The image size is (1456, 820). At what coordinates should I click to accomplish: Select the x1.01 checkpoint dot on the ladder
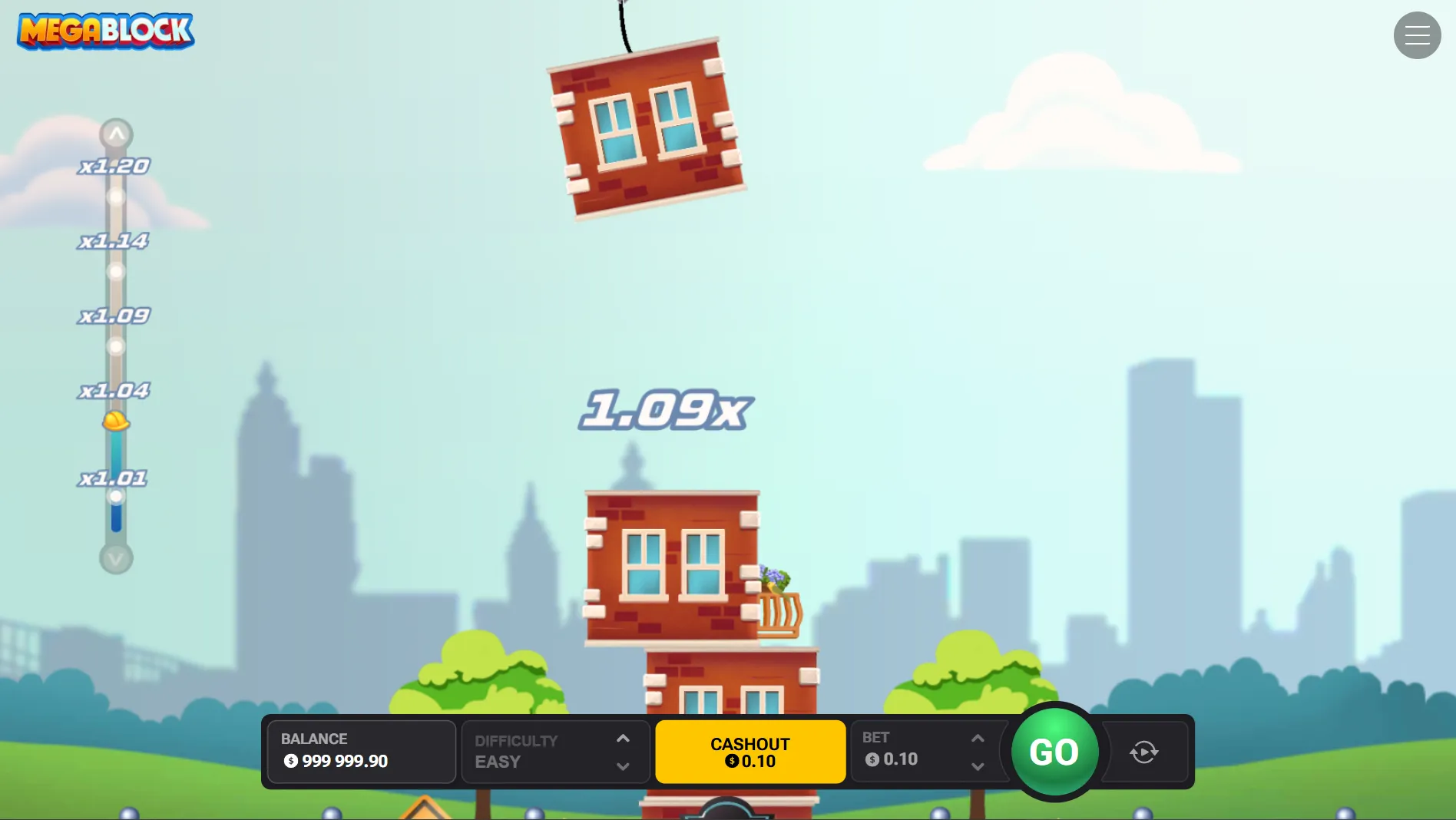pyautogui.click(x=116, y=496)
